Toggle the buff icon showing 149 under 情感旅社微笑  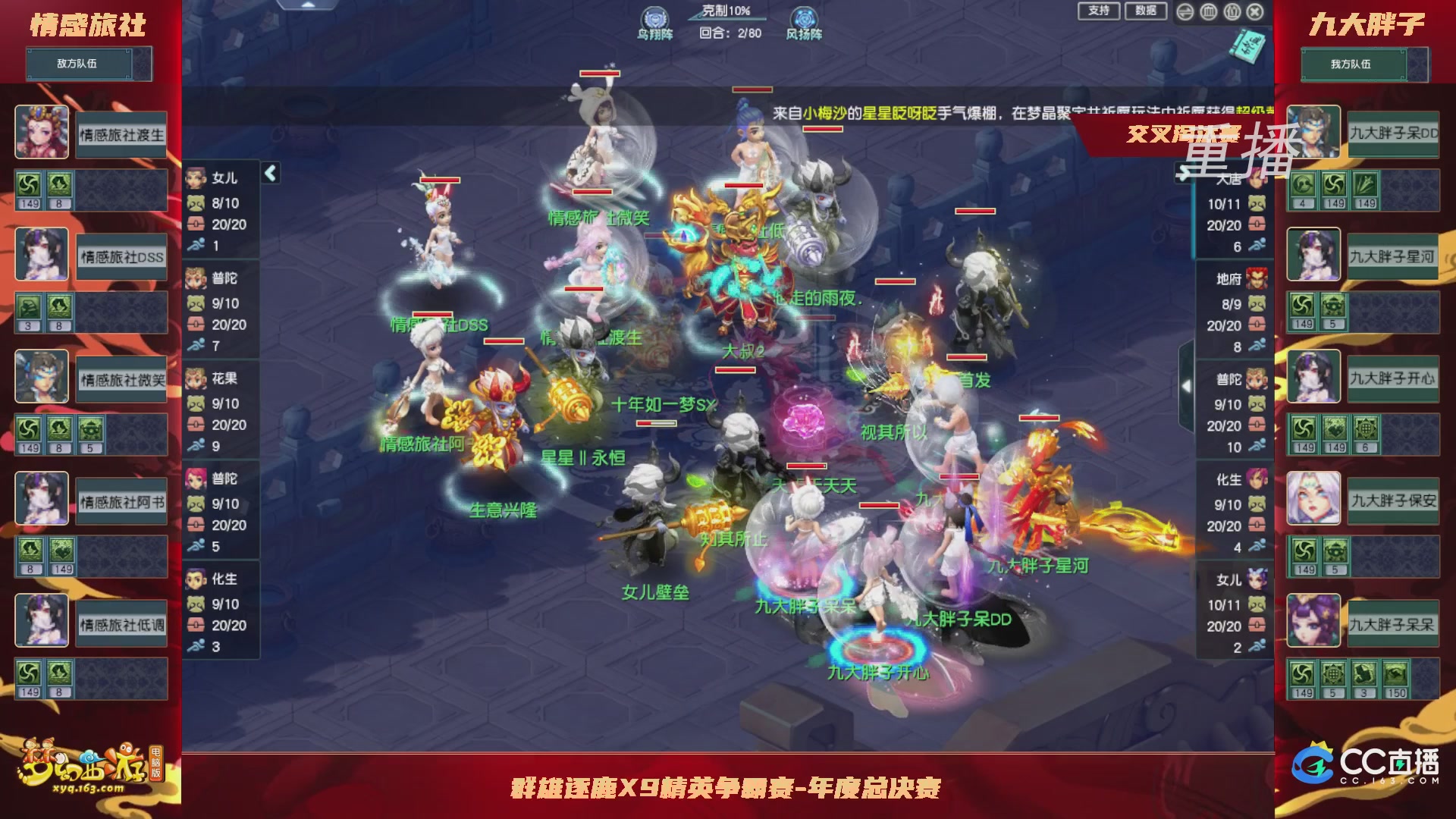coord(29,429)
